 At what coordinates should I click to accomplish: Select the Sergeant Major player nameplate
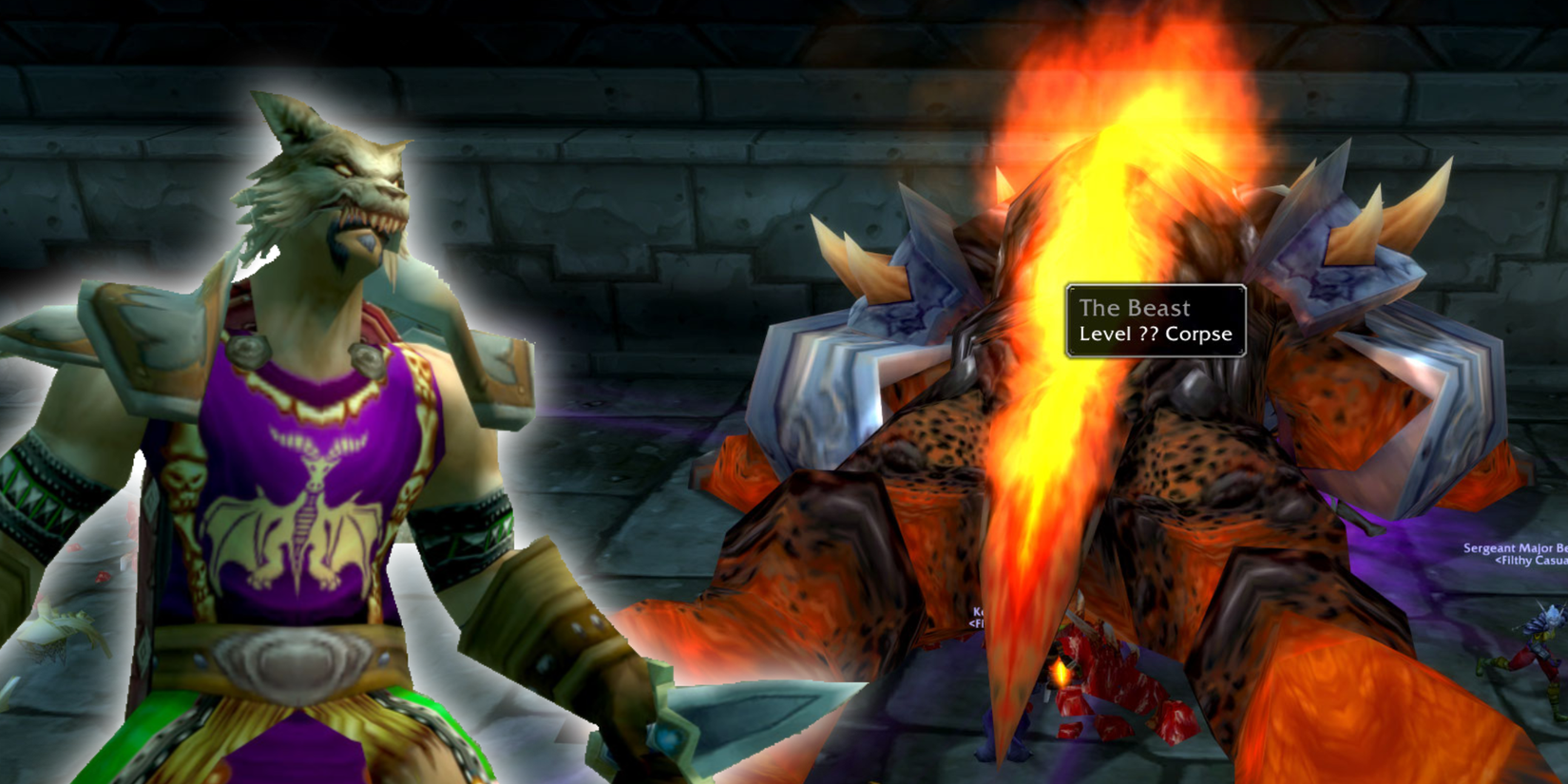coord(1511,548)
